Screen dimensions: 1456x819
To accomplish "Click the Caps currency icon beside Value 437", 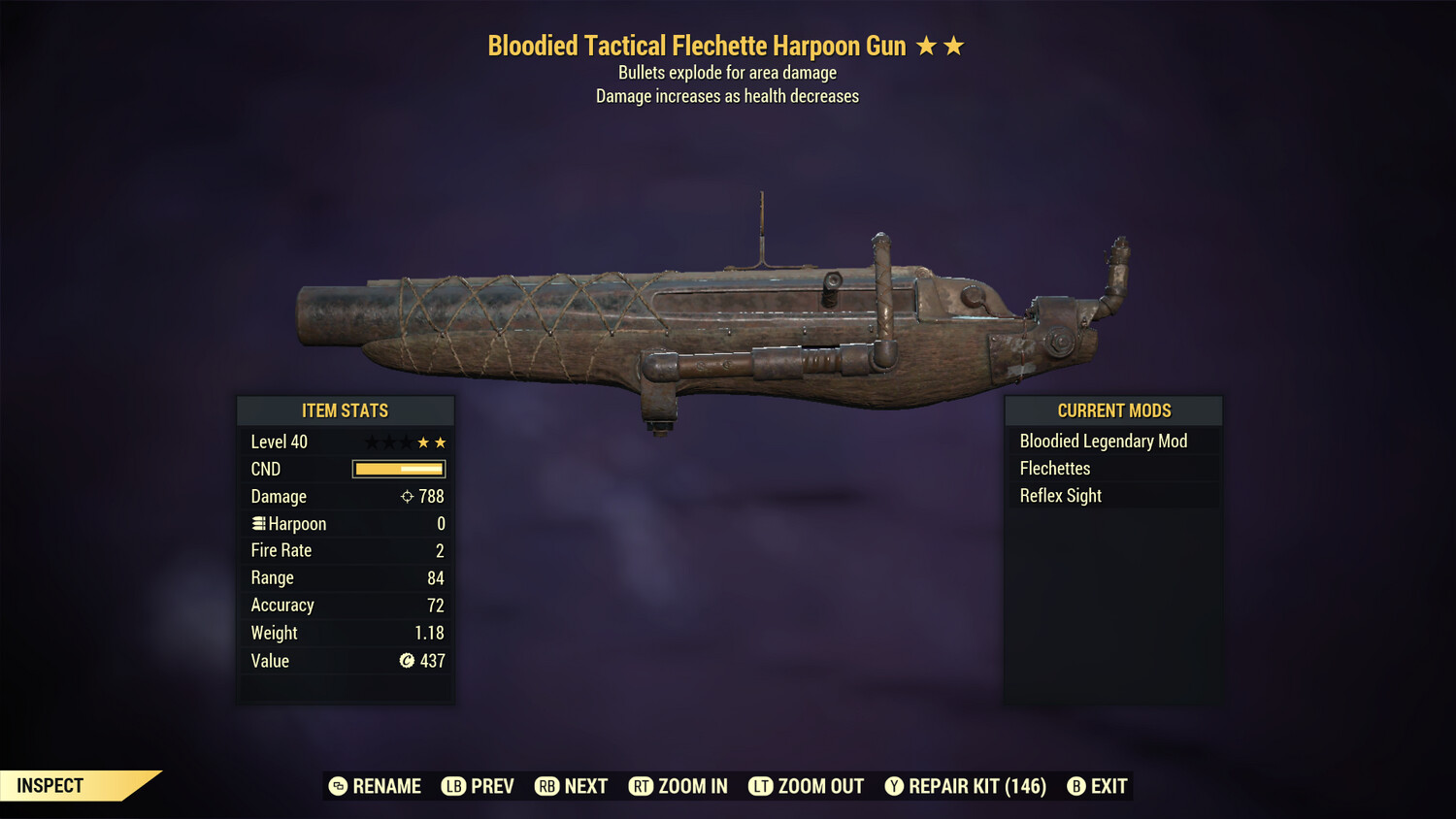I will click(409, 661).
